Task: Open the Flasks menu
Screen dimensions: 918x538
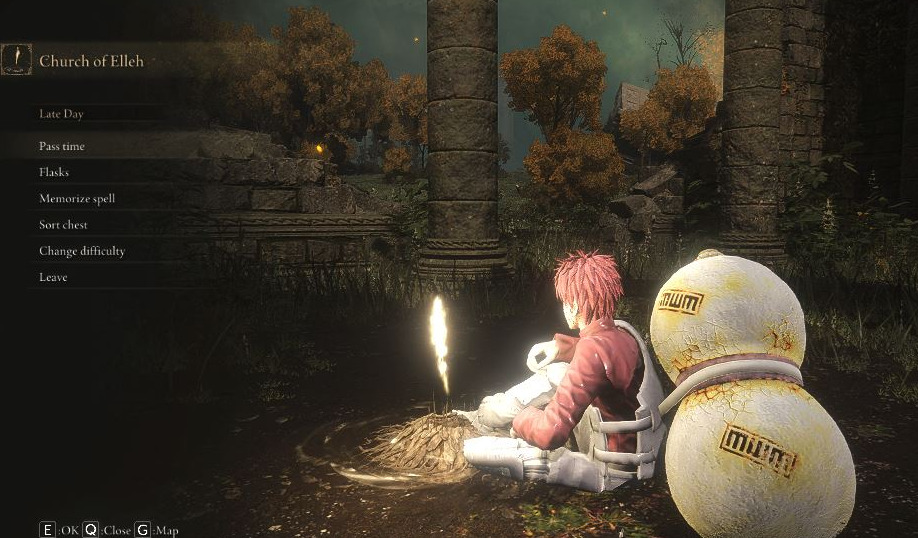Action: click(x=54, y=172)
